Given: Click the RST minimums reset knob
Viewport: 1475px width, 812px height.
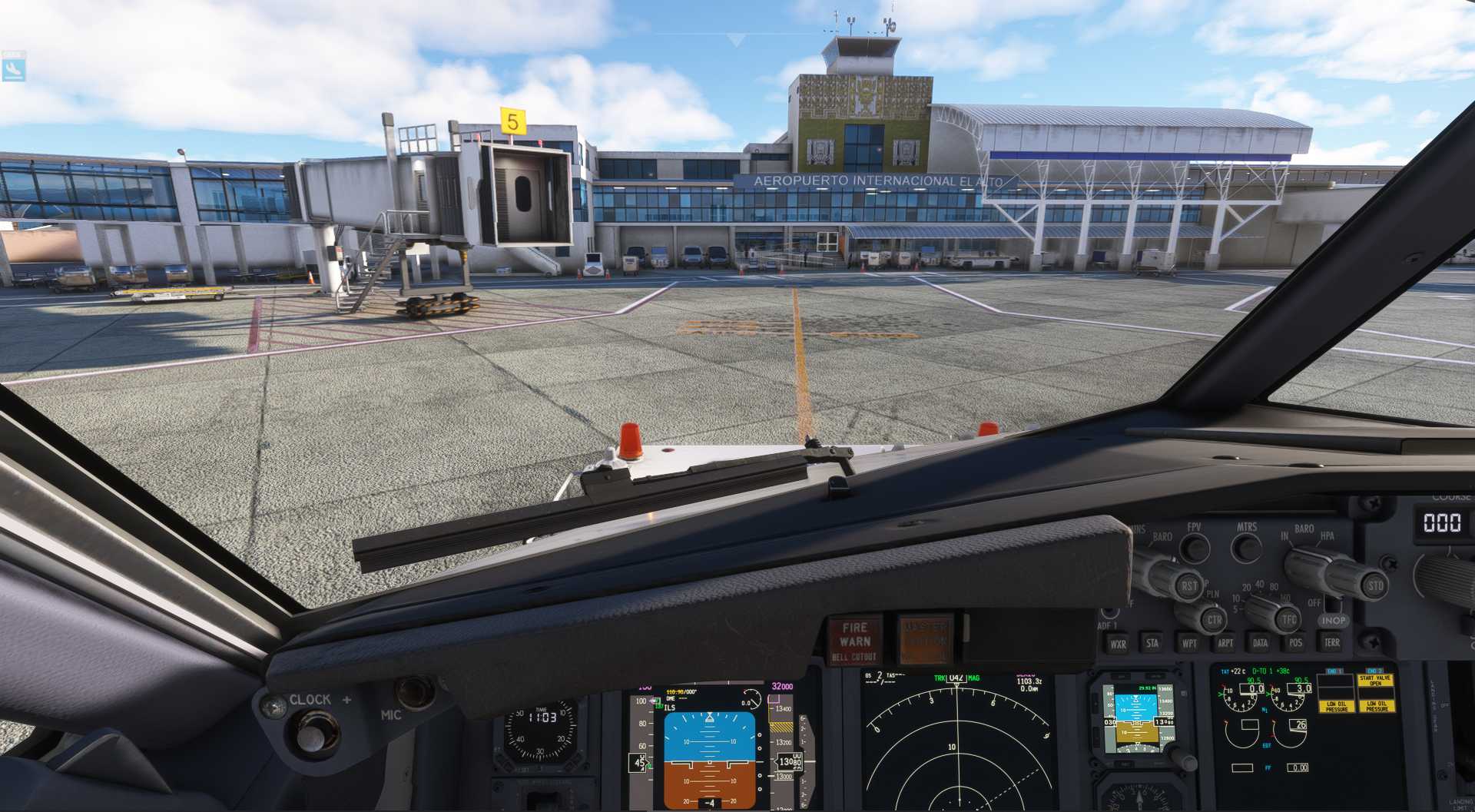Looking at the screenshot, I should 1188,585.
